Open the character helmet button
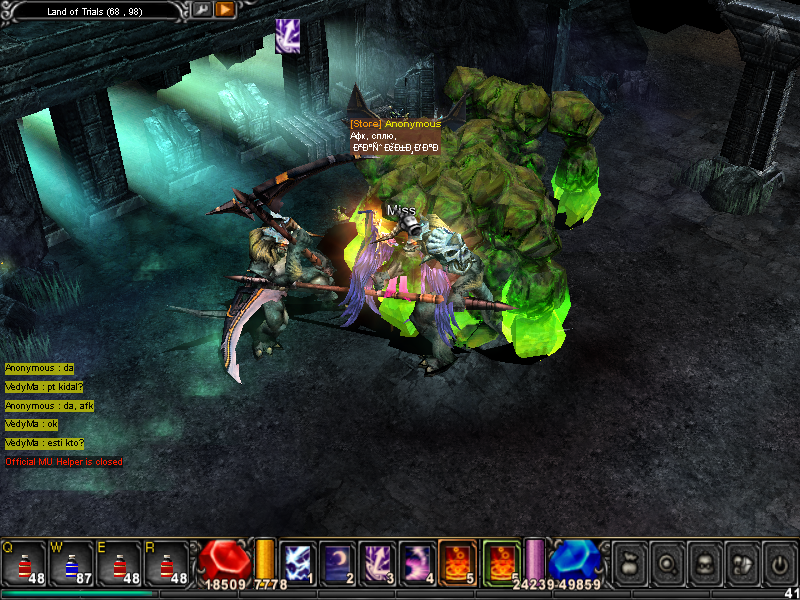800x600 pixels. coord(704,565)
